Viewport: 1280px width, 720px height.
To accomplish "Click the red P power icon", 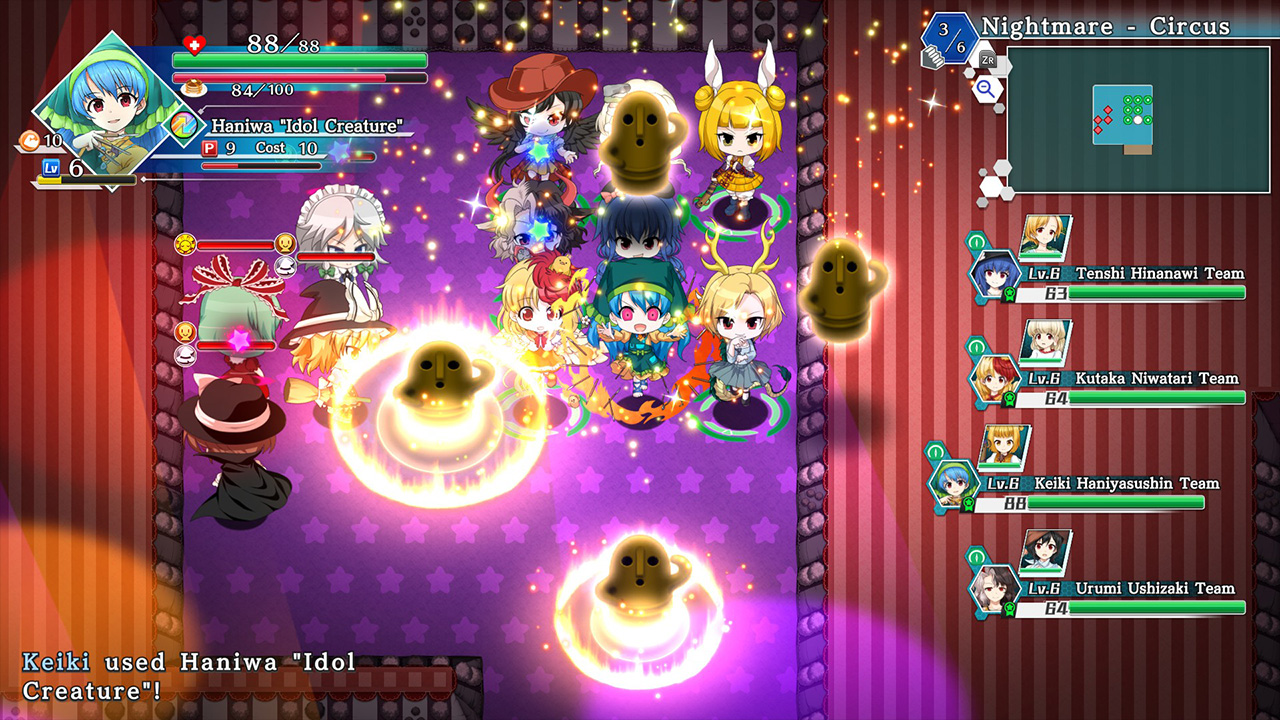I will (x=210, y=148).
